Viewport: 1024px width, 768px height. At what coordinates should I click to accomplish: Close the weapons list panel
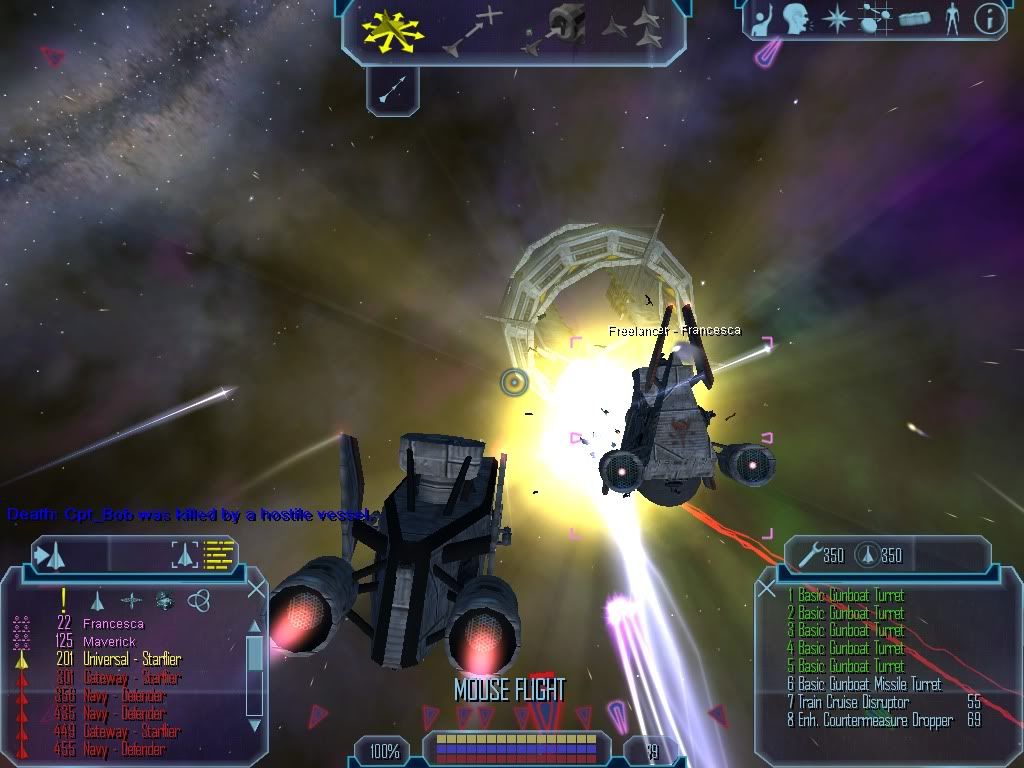pos(766,589)
